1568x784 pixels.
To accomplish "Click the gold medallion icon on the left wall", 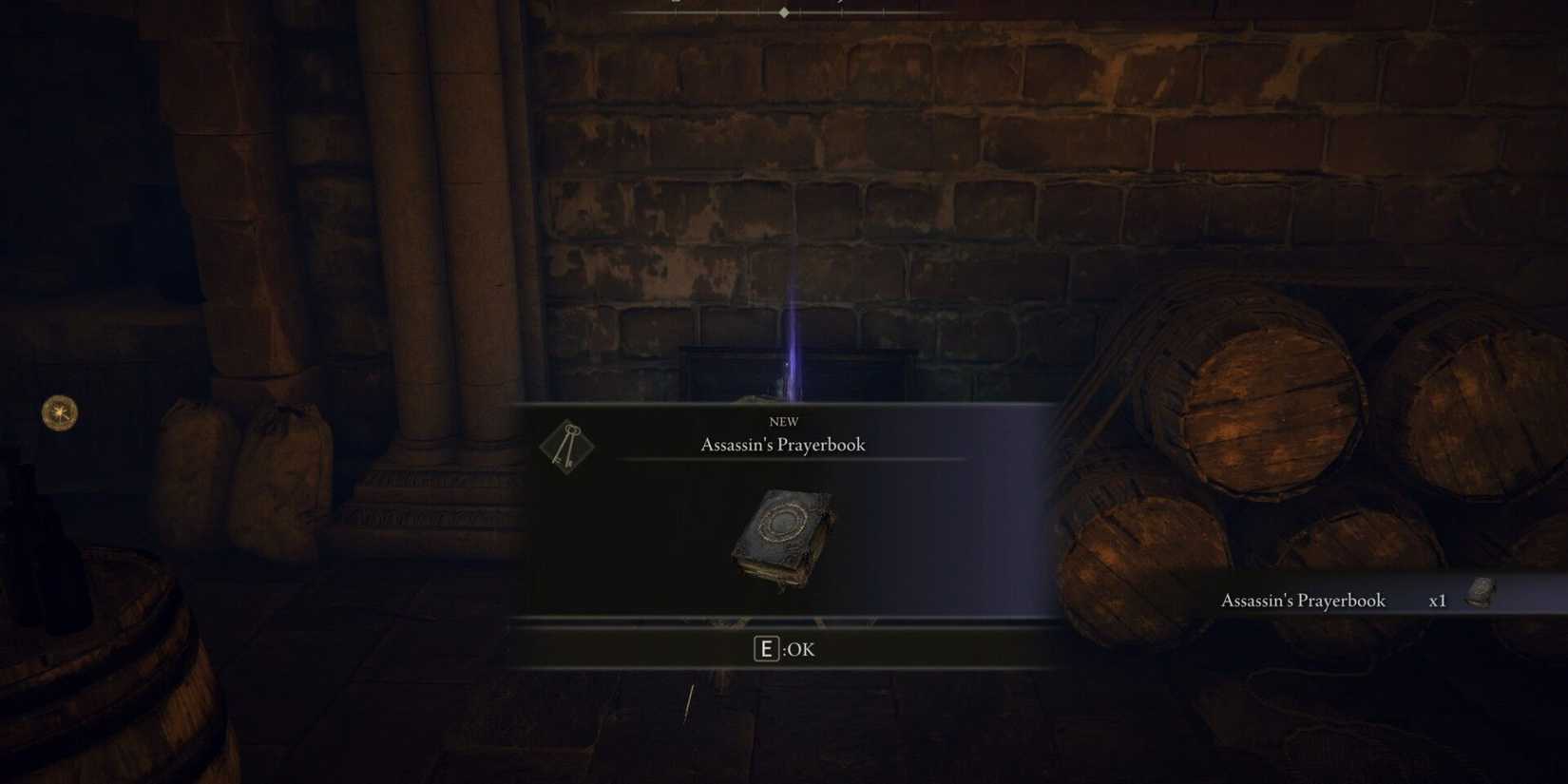I will [57, 412].
